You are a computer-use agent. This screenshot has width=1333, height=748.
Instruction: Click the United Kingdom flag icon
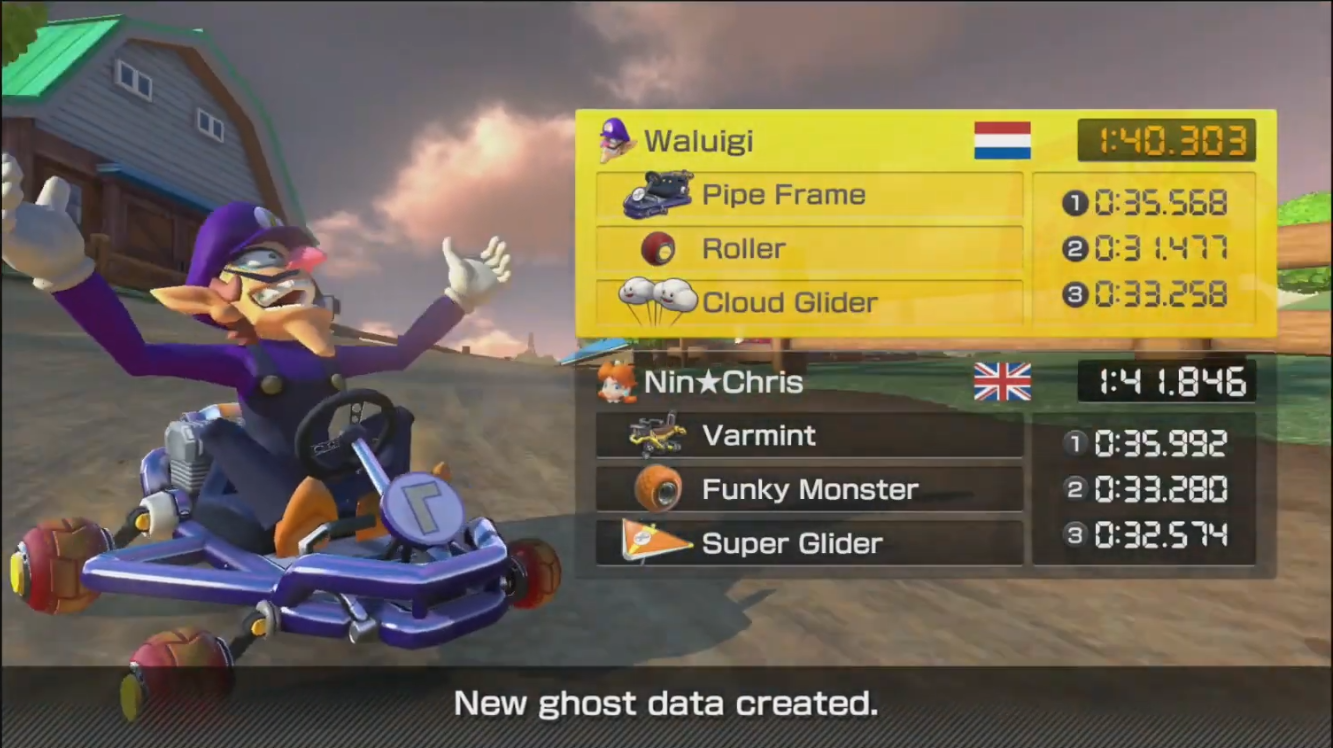1002,382
